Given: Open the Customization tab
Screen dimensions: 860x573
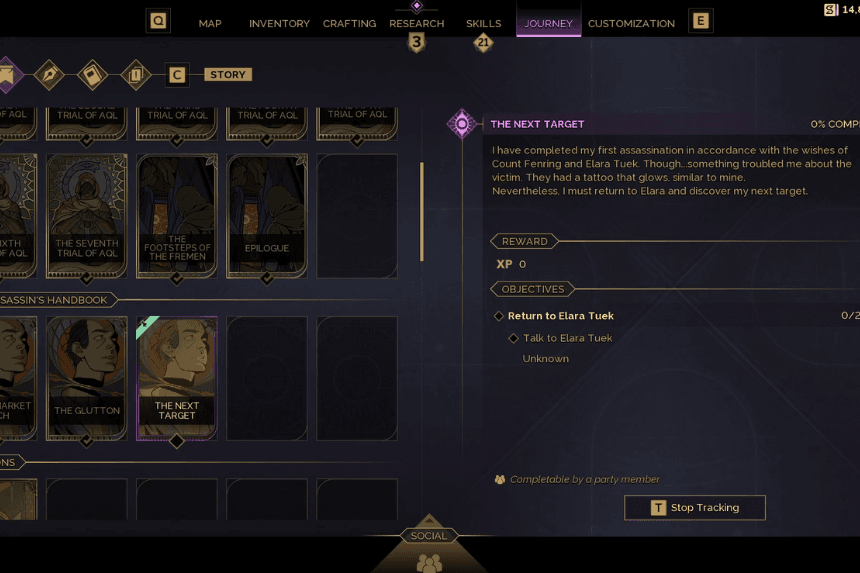Looking at the screenshot, I should pyautogui.click(x=631, y=23).
